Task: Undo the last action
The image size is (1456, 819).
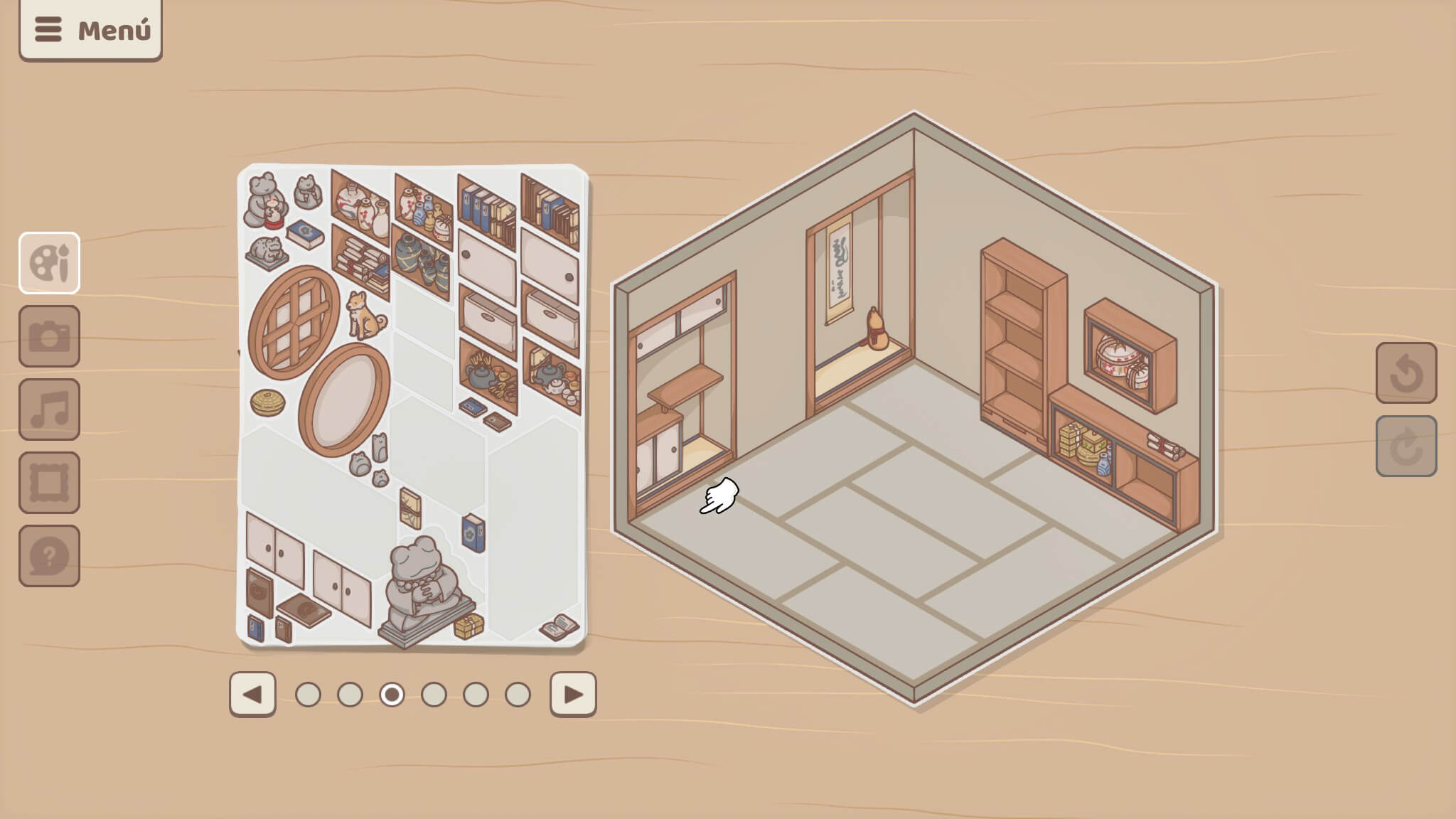Action: point(1406,373)
